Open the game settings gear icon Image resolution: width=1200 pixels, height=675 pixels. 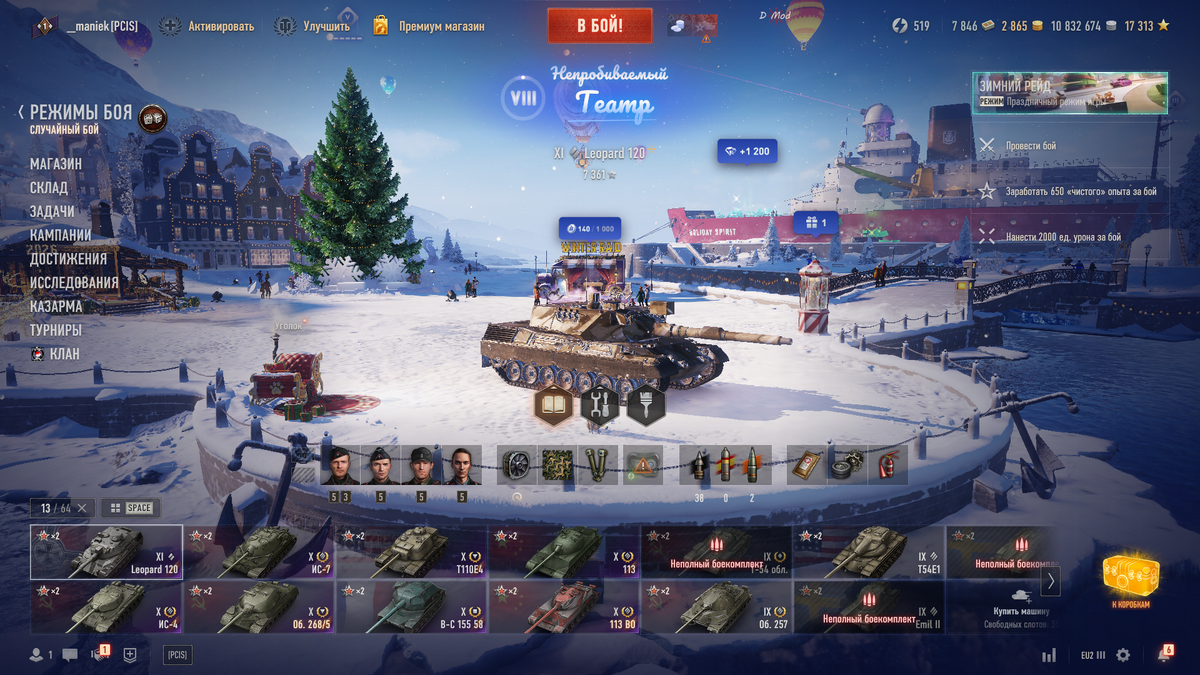1123,655
